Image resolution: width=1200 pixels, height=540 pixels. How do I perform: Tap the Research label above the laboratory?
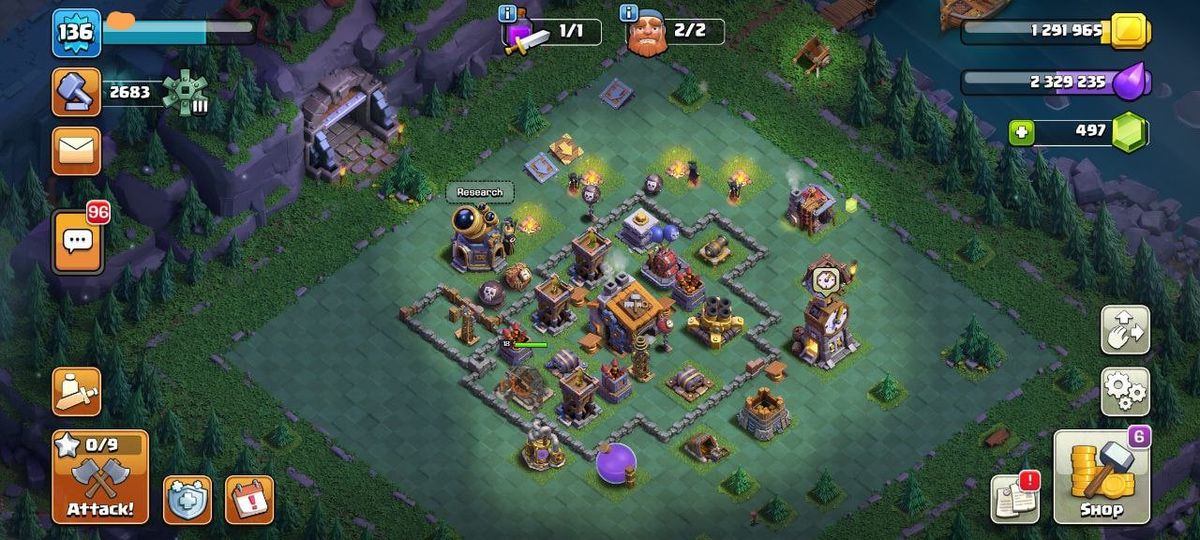(x=480, y=192)
